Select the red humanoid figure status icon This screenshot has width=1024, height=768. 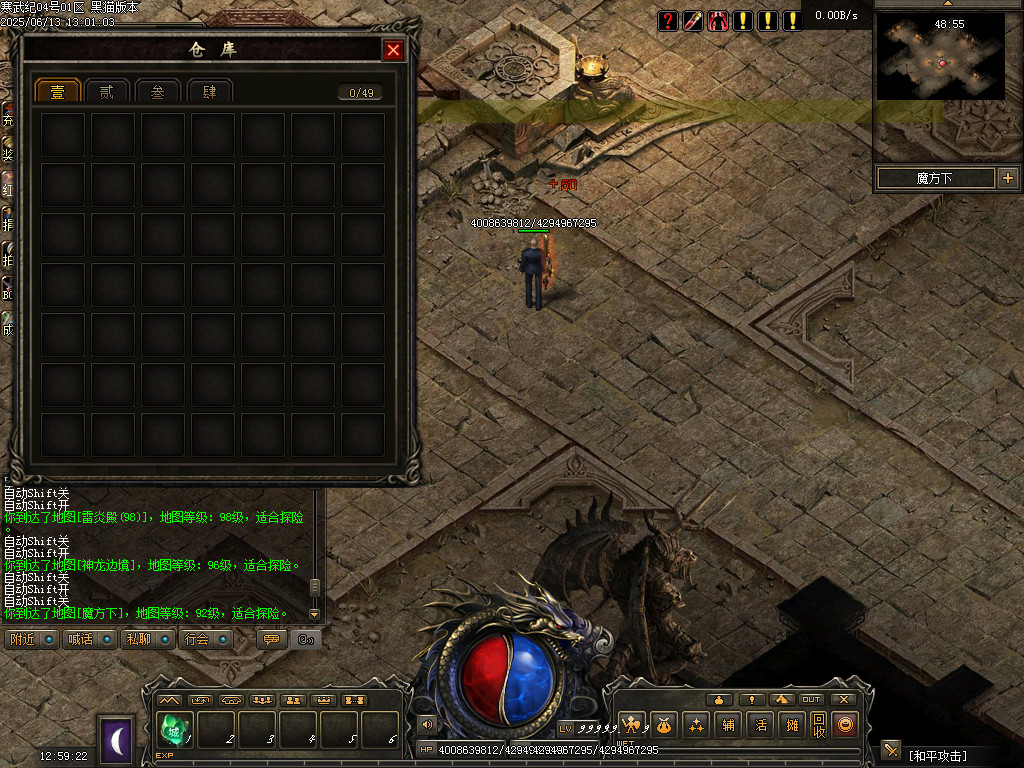point(718,20)
